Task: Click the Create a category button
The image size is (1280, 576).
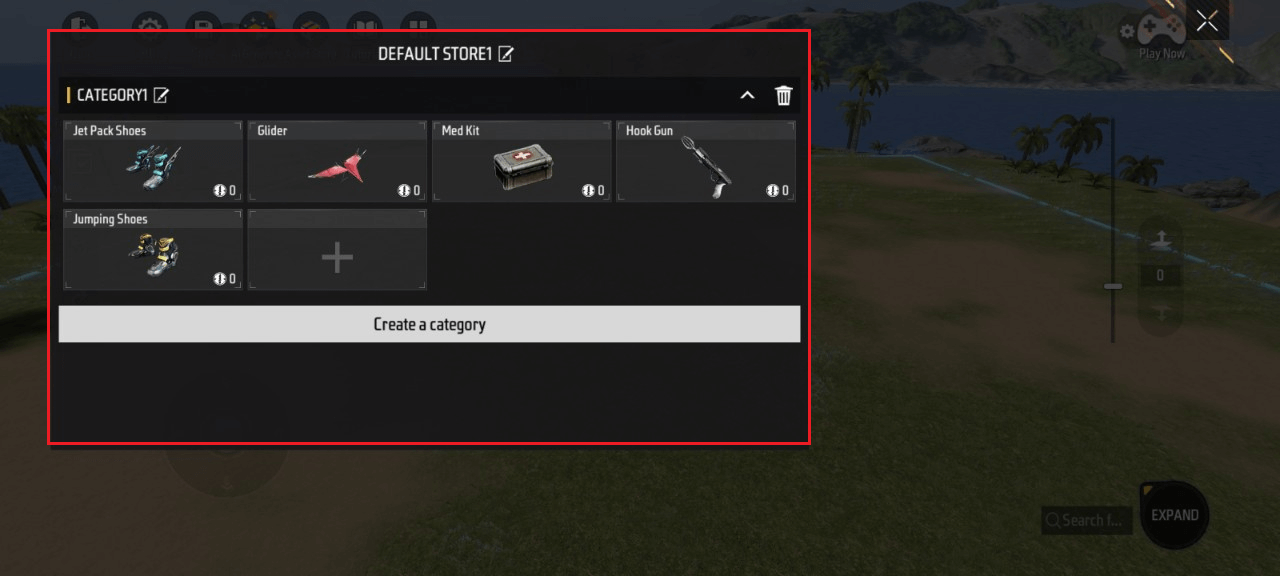Action: point(429,324)
